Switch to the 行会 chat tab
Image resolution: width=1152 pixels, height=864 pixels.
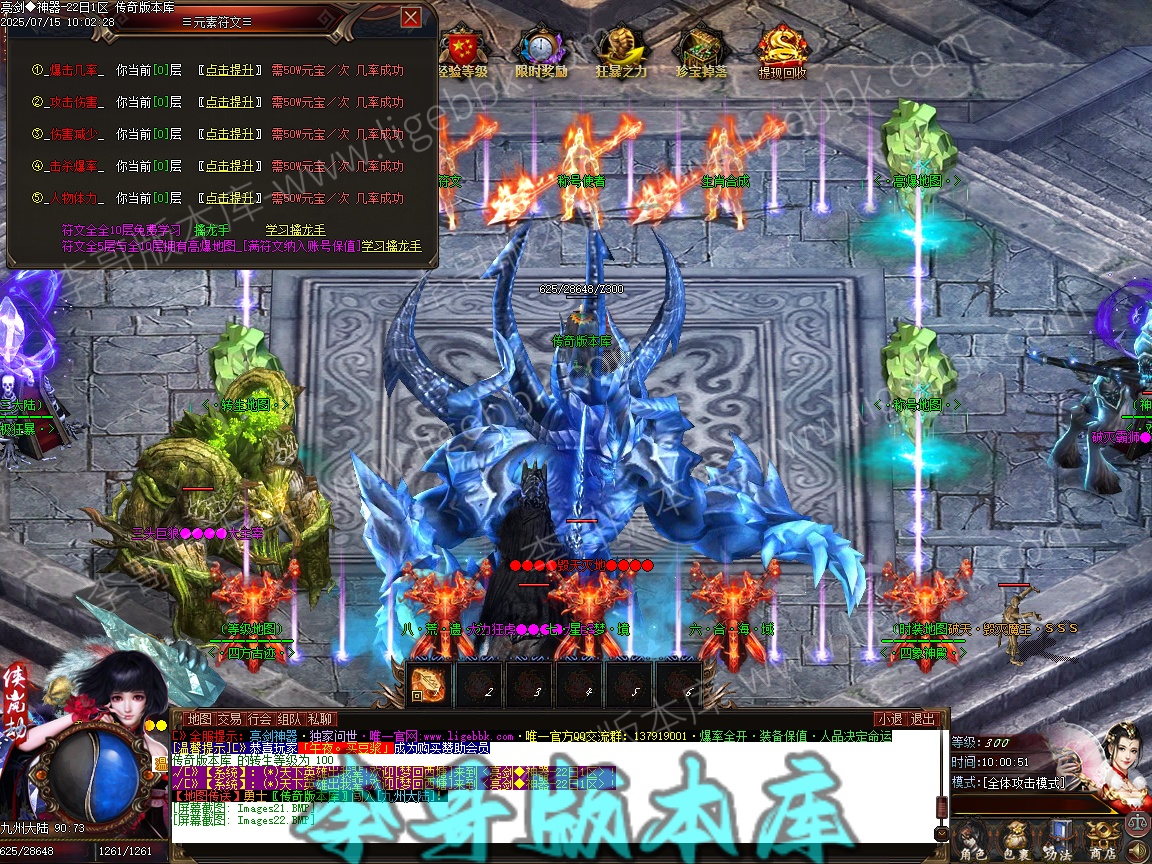pyautogui.click(x=260, y=719)
